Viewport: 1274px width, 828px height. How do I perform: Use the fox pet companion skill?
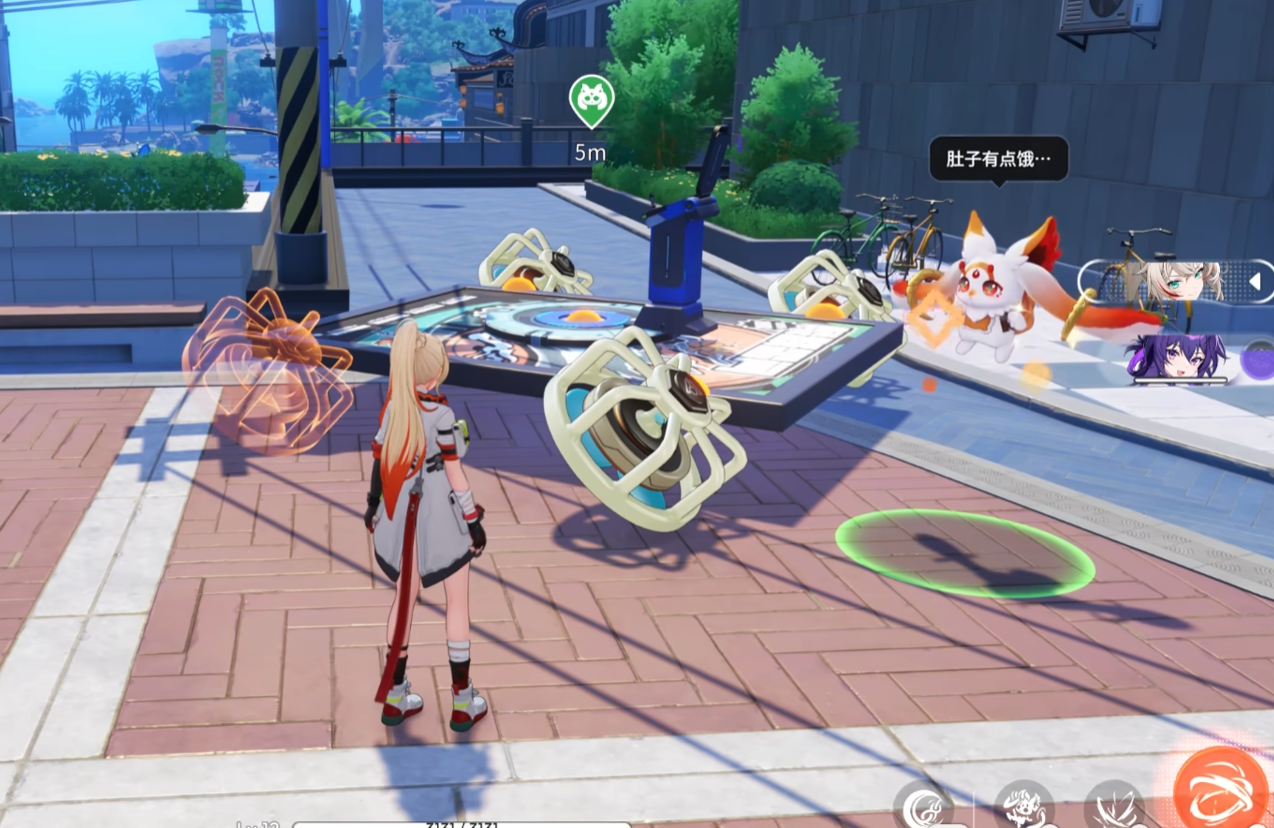[1025, 806]
